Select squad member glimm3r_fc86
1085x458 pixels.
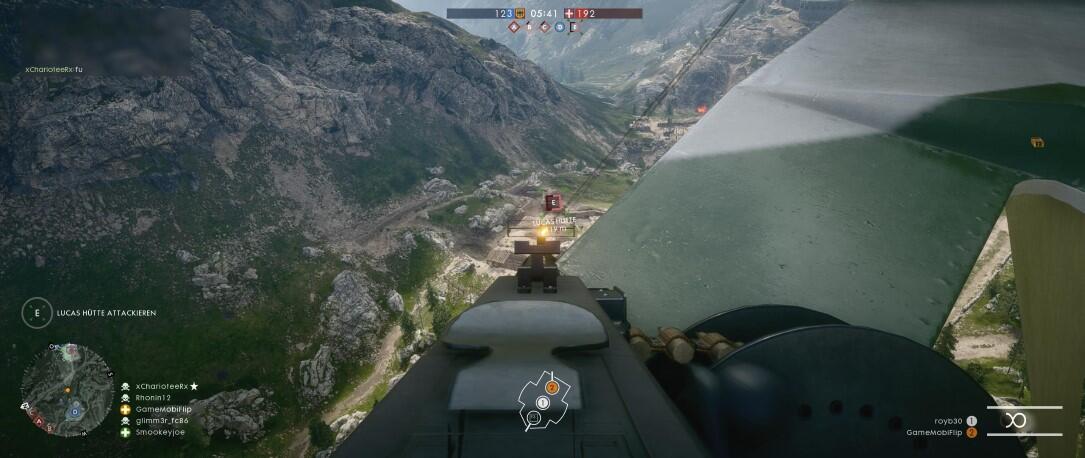point(162,421)
